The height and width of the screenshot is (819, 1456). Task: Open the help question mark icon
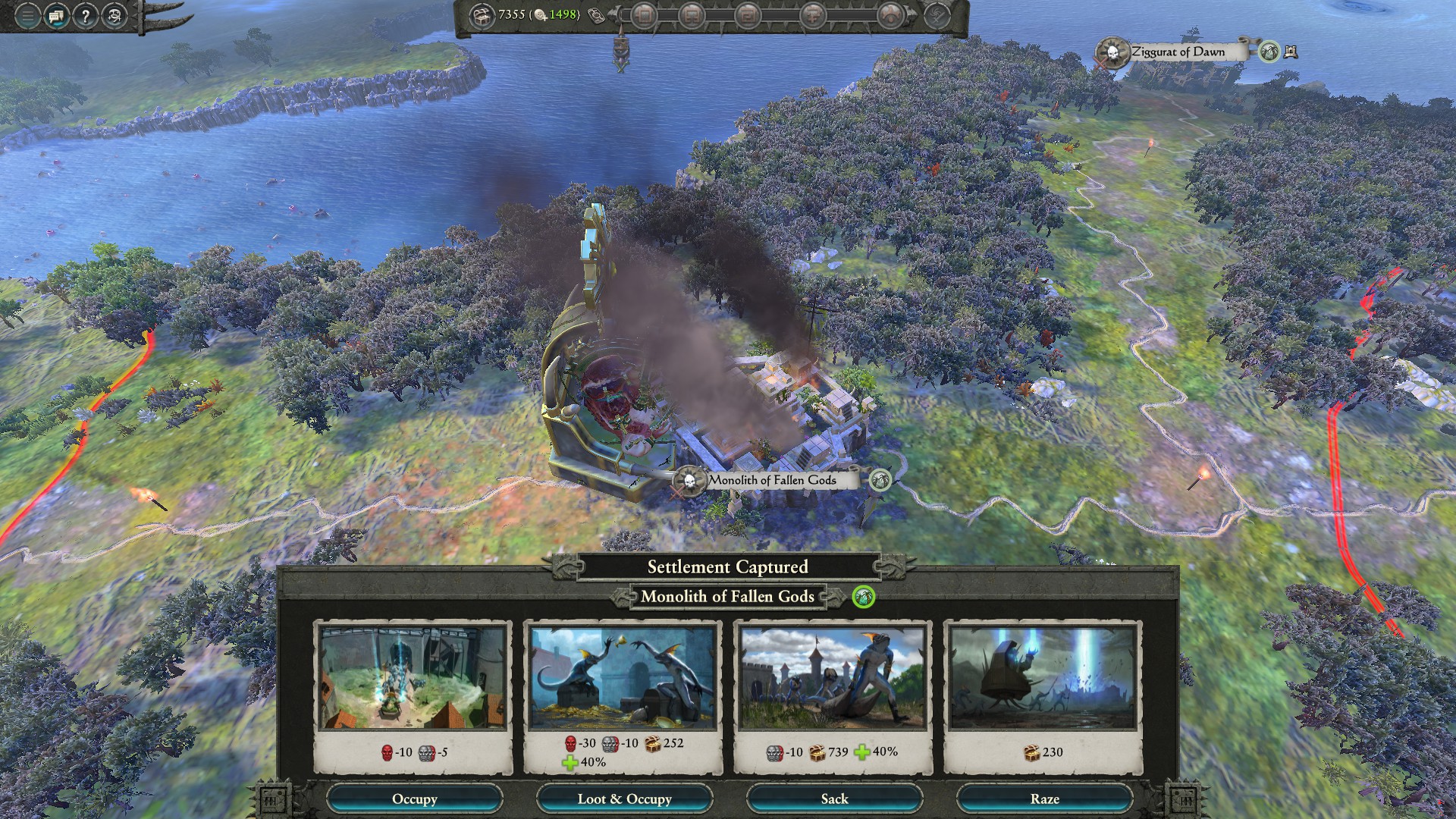click(x=85, y=15)
